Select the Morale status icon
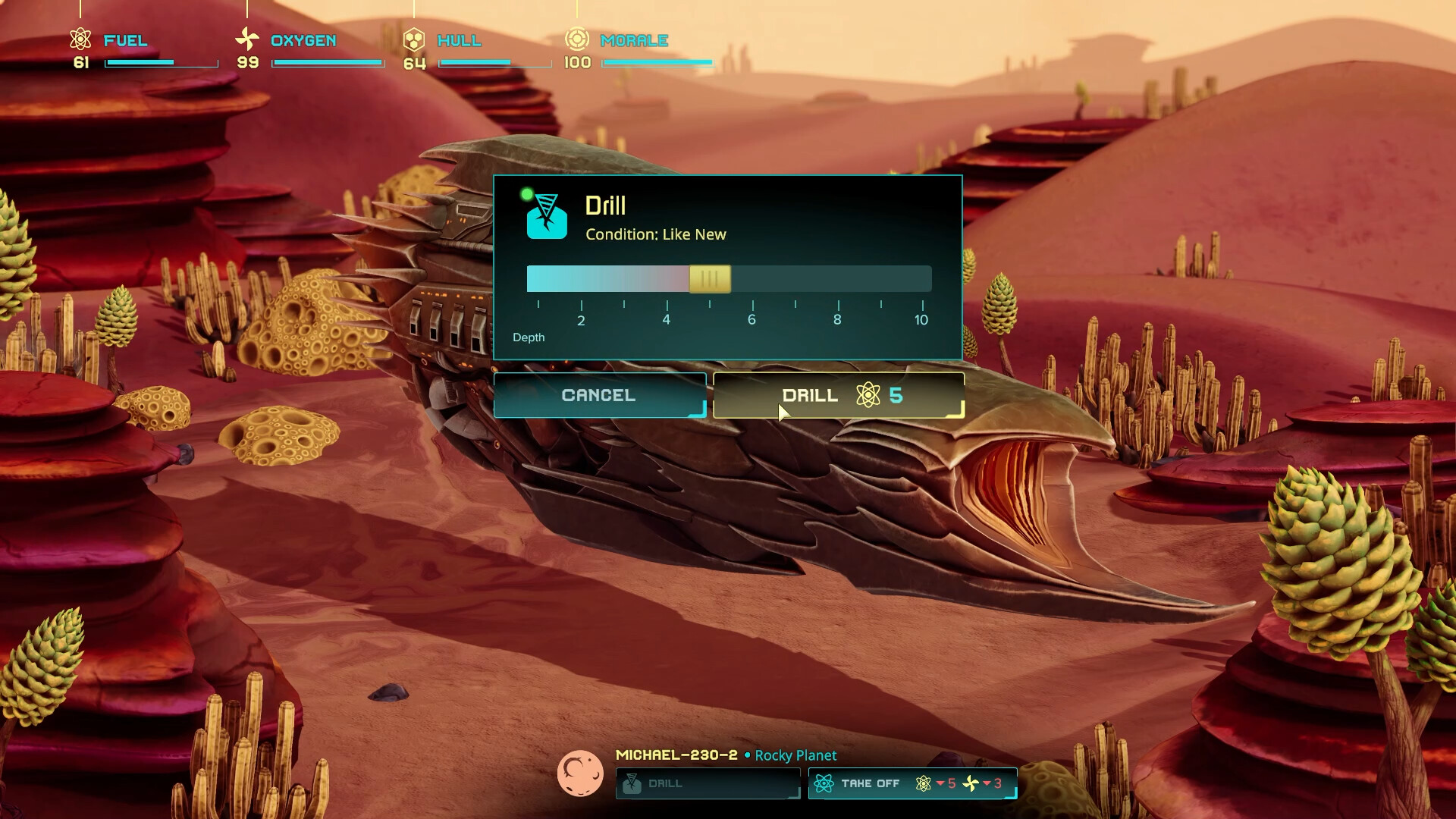Screen dimensions: 1456x819 click(579, 39)
